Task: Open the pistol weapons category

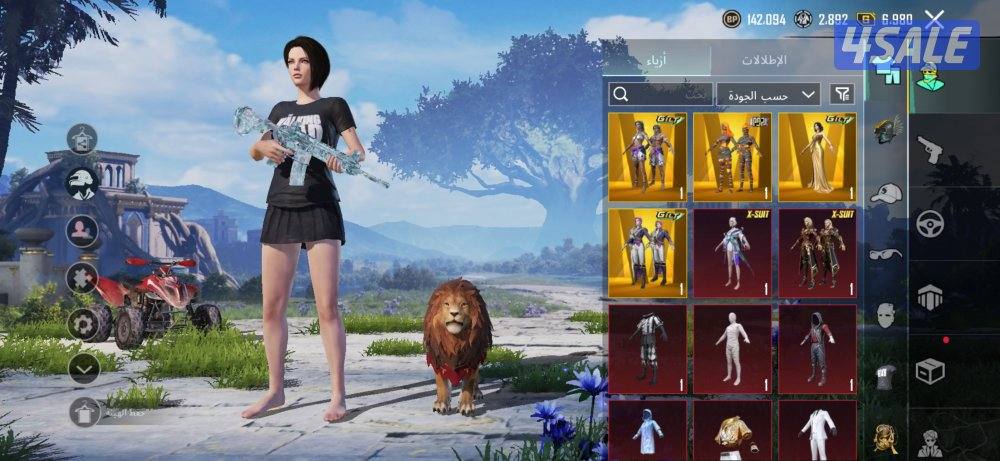Action: pos(929,151)
